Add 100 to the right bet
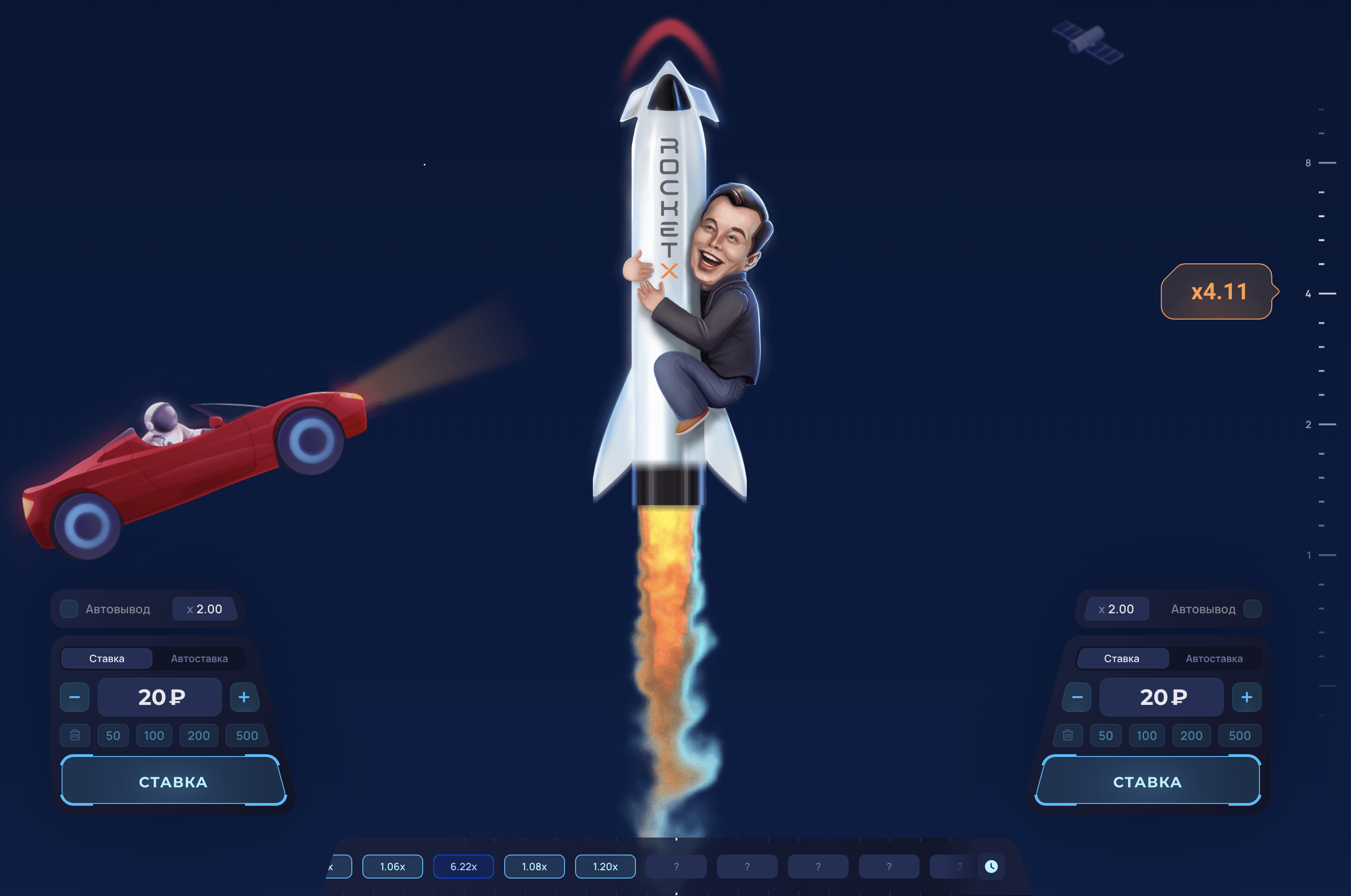 pyautogui.click(x=1147, y=735)
